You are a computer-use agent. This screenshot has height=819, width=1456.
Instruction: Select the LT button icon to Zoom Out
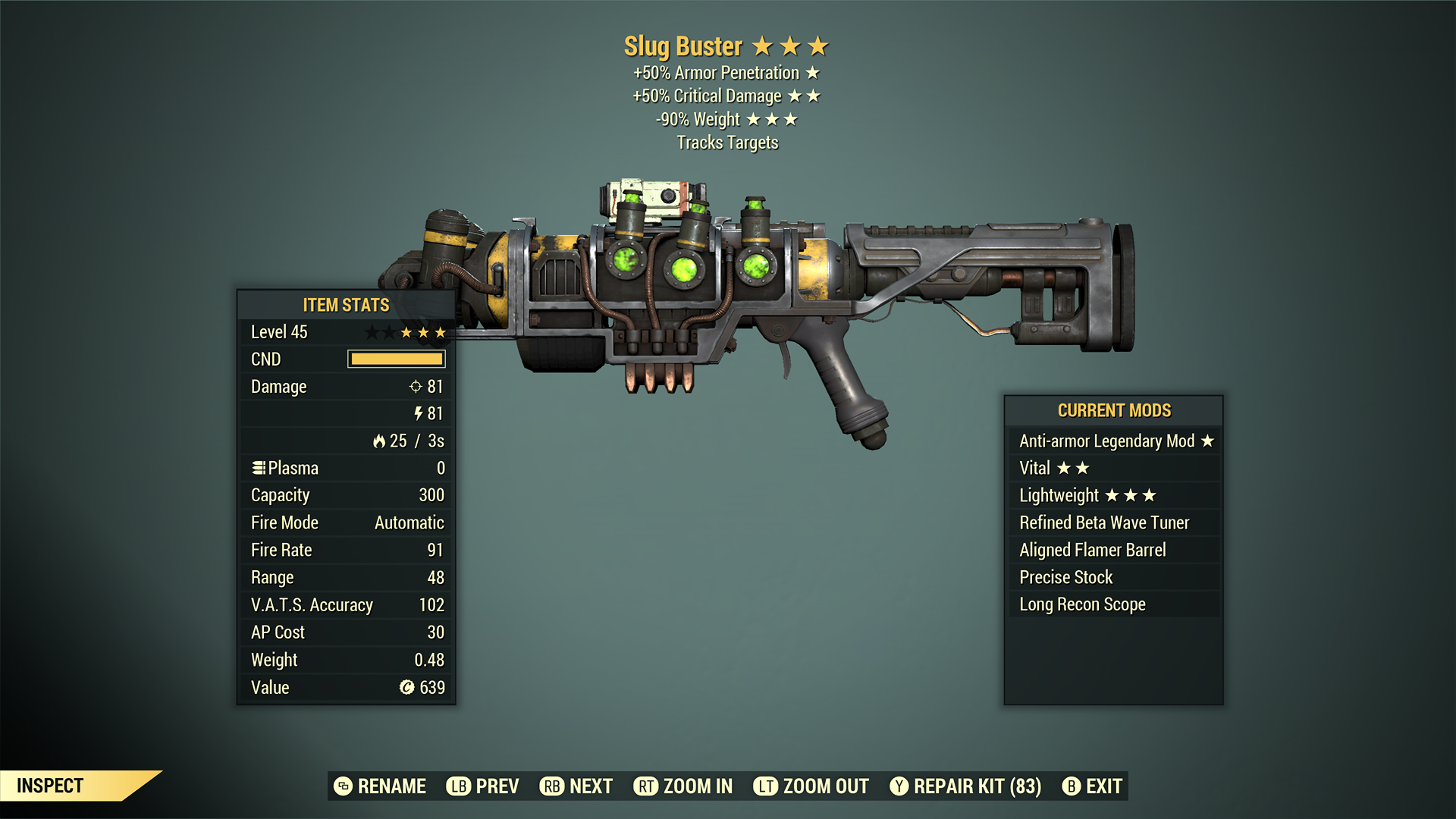pyautogui.click(x=766, y=786)
